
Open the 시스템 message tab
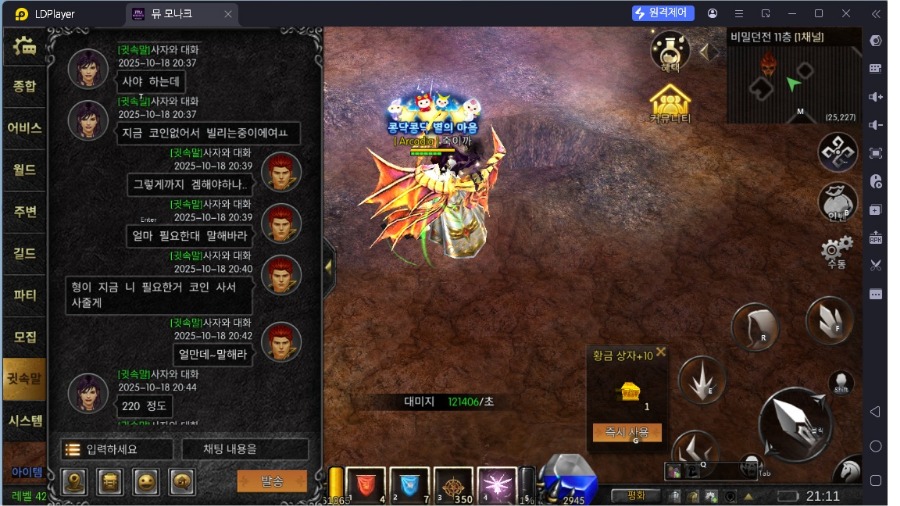[x=24, y=420]
